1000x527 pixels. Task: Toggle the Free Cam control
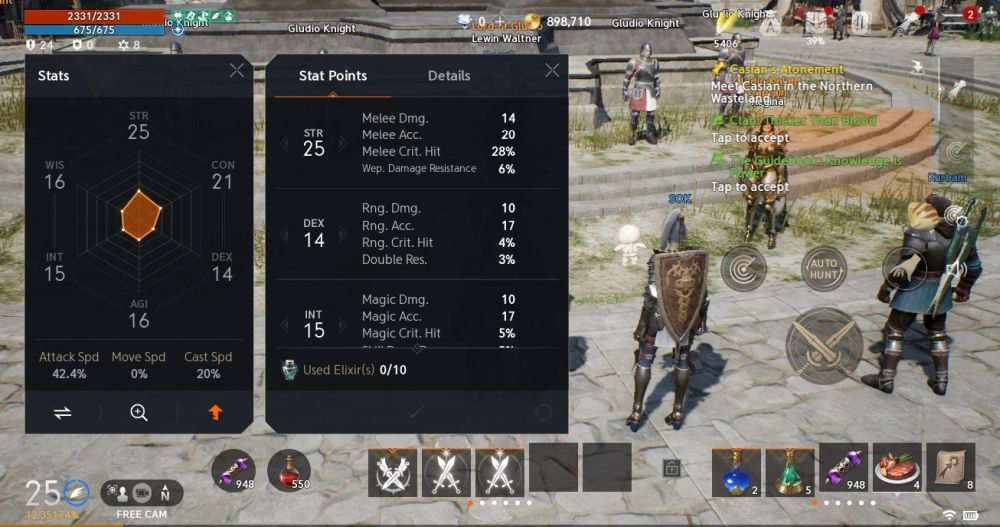coord(141,493)
